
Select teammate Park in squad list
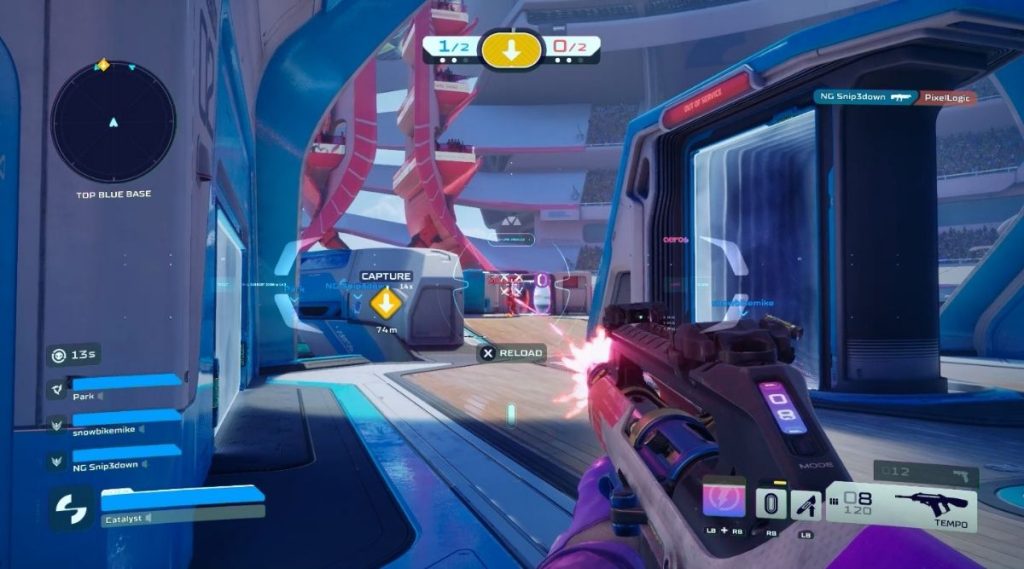coord(115,387)
